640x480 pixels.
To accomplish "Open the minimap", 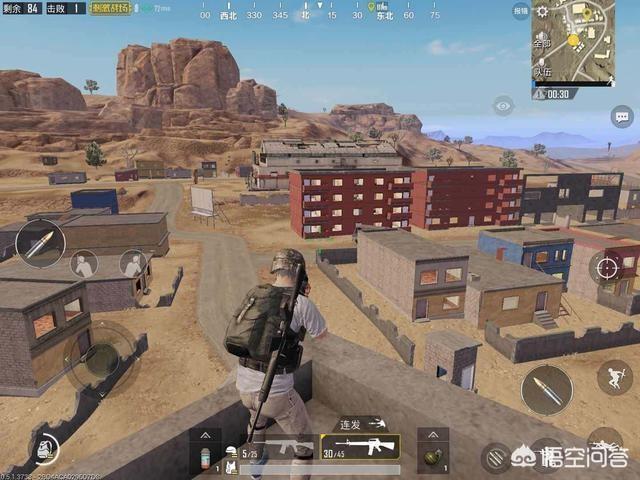I will coord(586,39).
